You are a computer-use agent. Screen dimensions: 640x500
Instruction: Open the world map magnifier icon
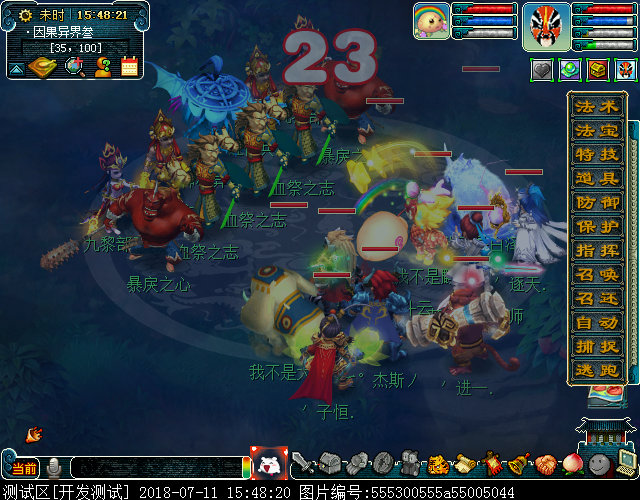[x=74, y=67]
